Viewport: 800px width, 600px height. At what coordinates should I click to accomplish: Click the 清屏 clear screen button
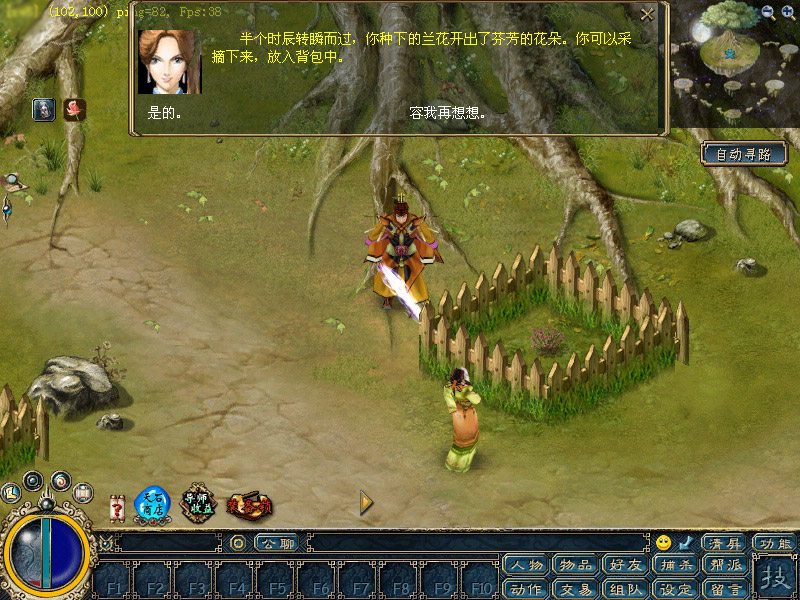(x=723, y=543)
